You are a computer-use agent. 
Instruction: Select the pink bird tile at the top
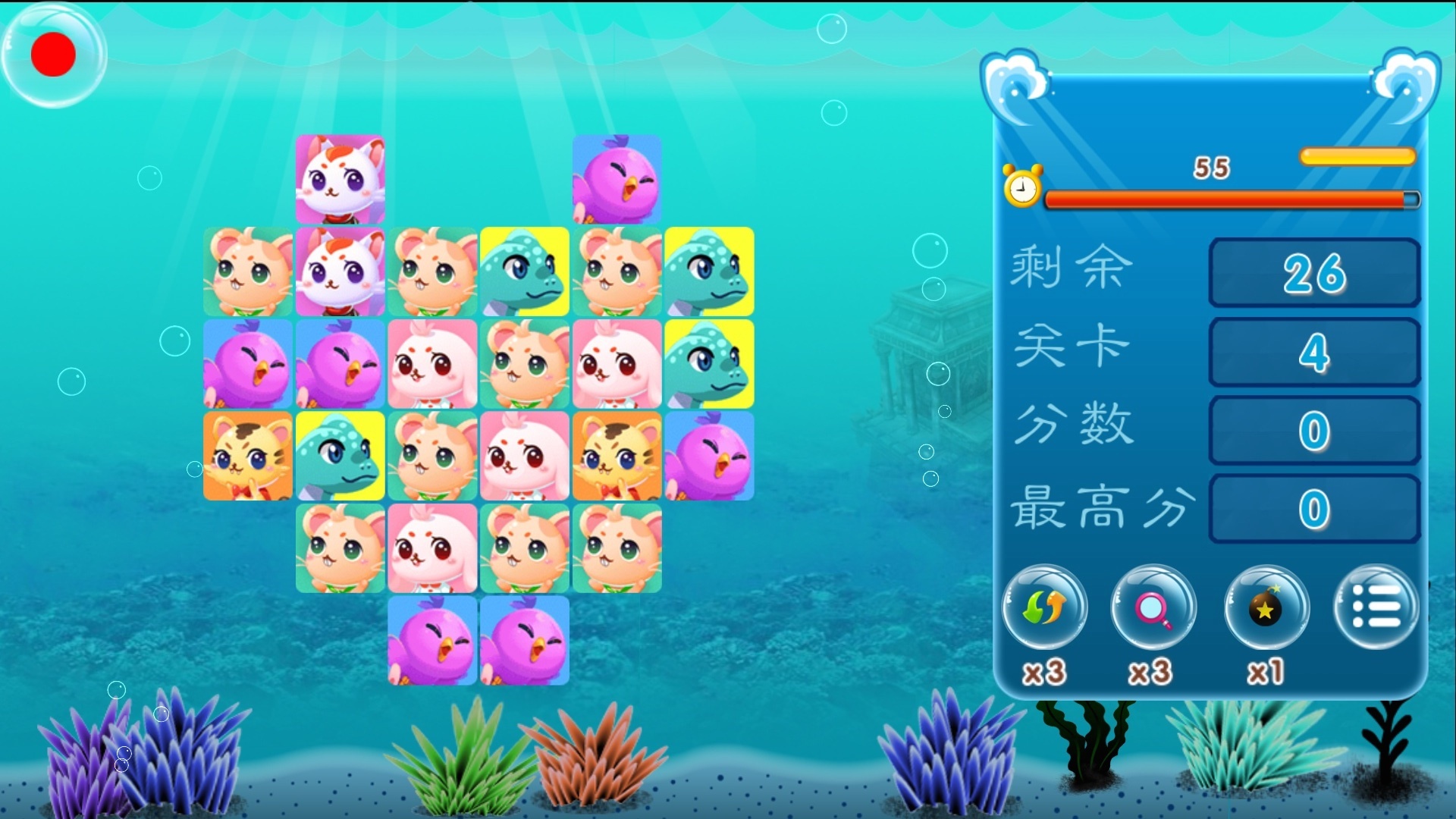click(x=617, y=179)
